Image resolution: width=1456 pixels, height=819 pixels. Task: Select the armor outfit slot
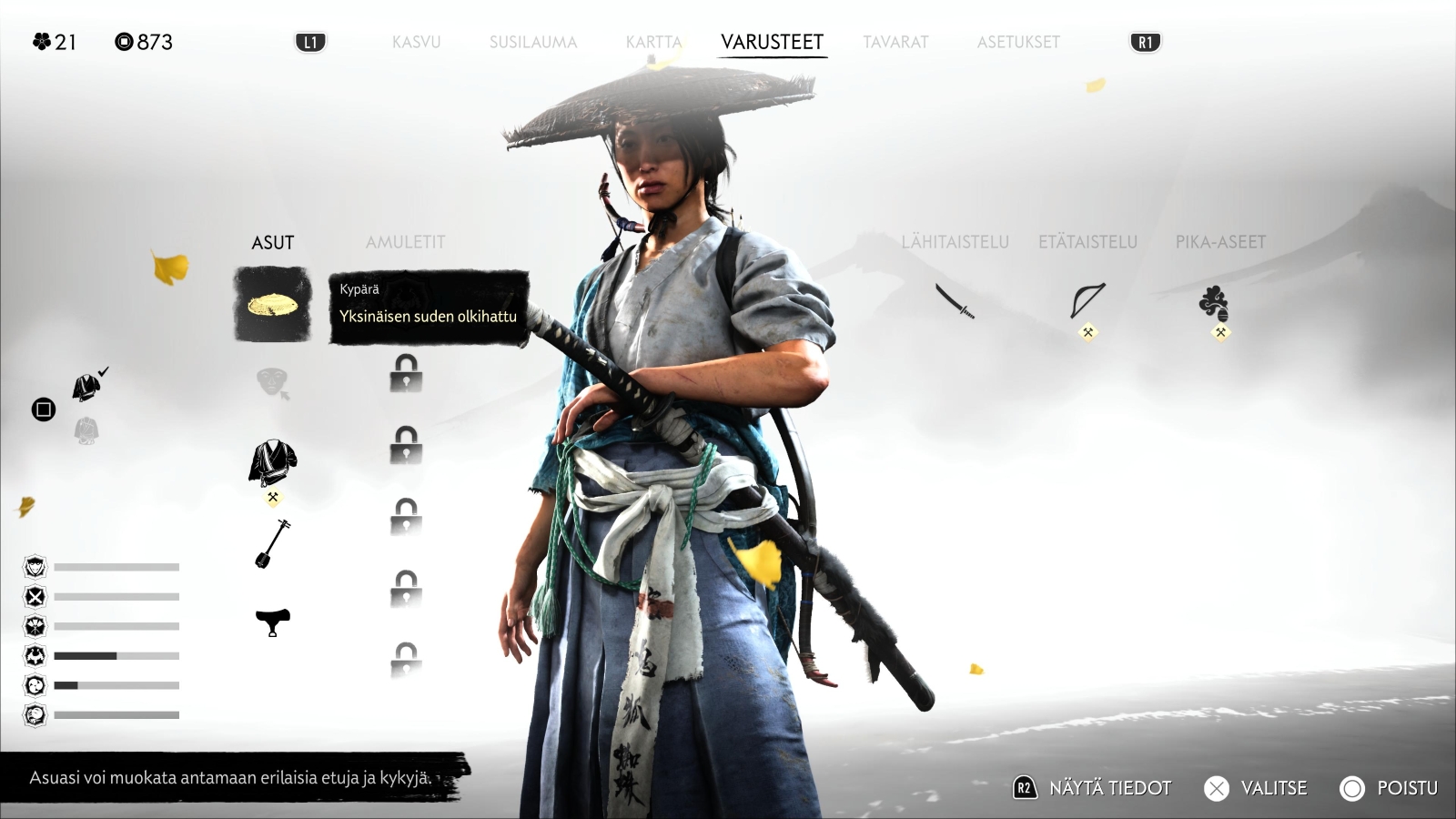(x=272, y=463)
